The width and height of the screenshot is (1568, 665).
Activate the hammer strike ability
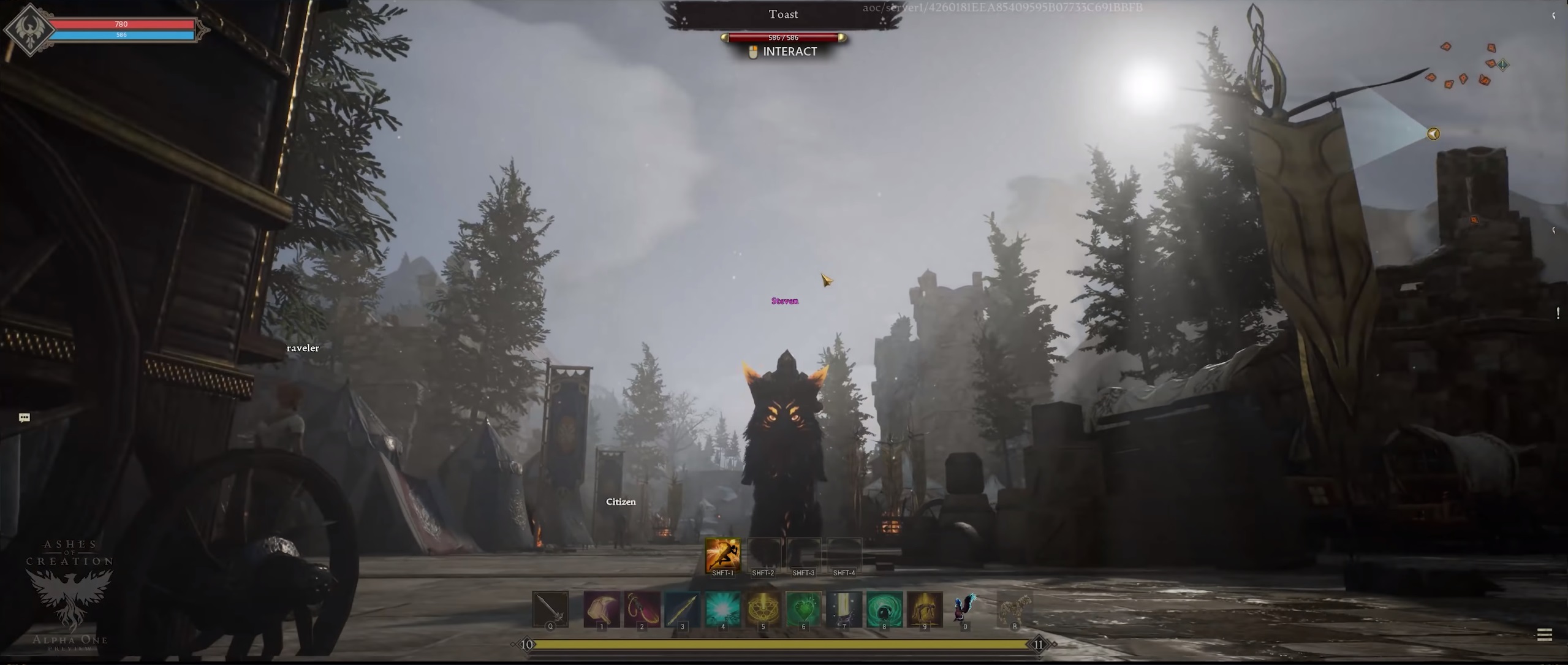tap(602, 609)
